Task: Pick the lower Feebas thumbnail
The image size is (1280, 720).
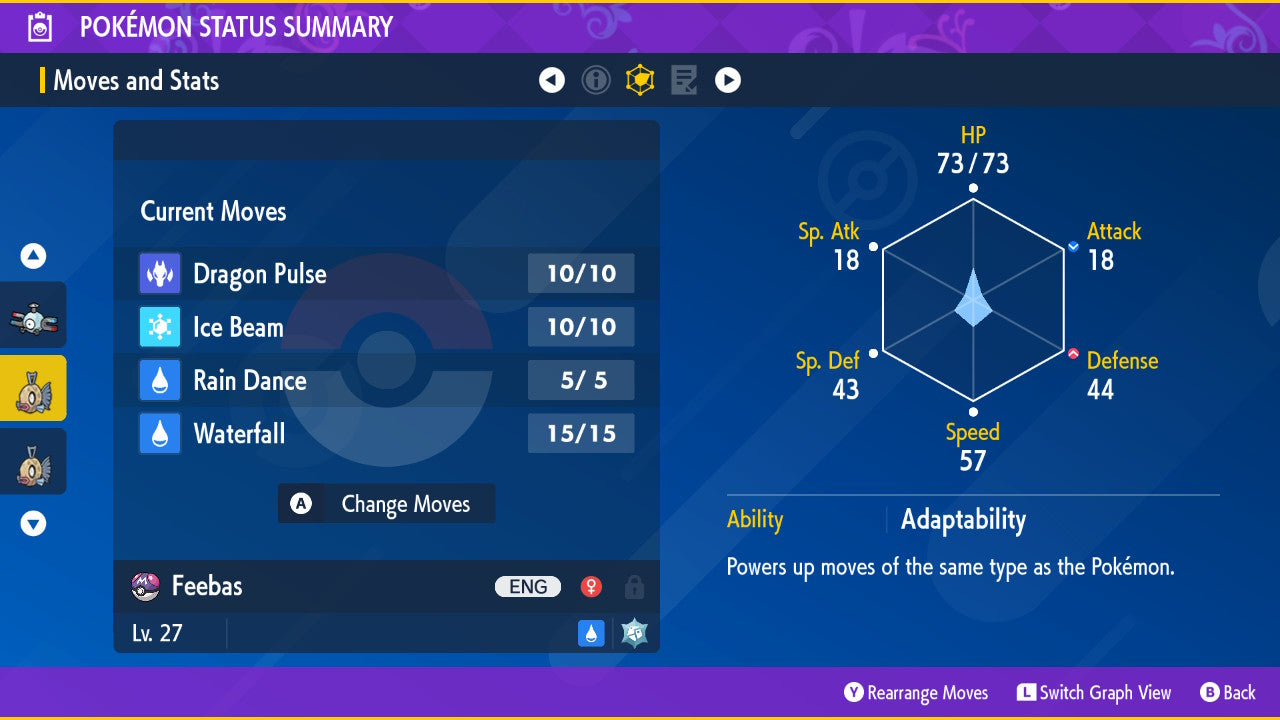Action: pyautogui.click(x=33, y=461)
